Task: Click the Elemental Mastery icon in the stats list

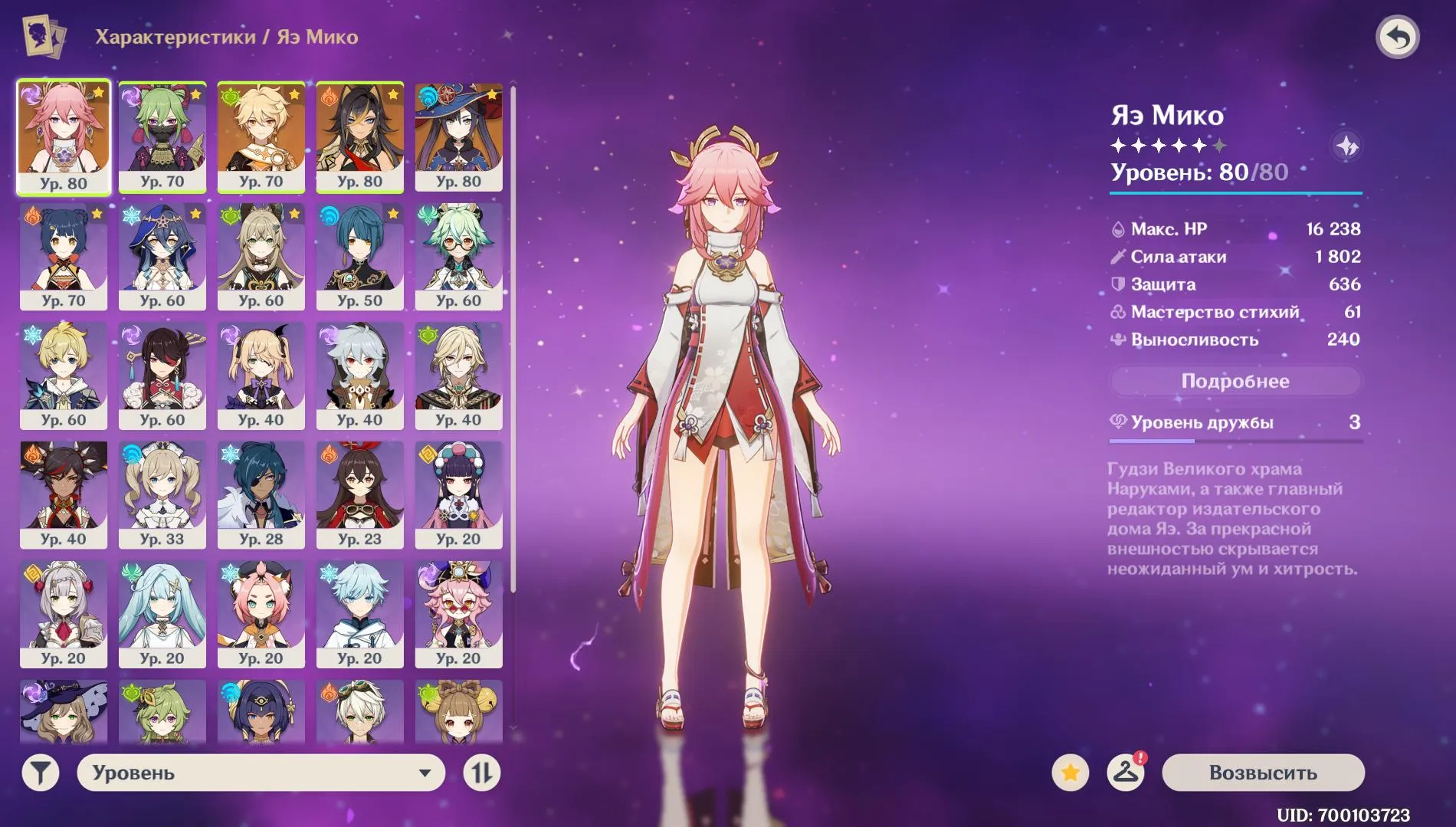Action: [1119, 312]
